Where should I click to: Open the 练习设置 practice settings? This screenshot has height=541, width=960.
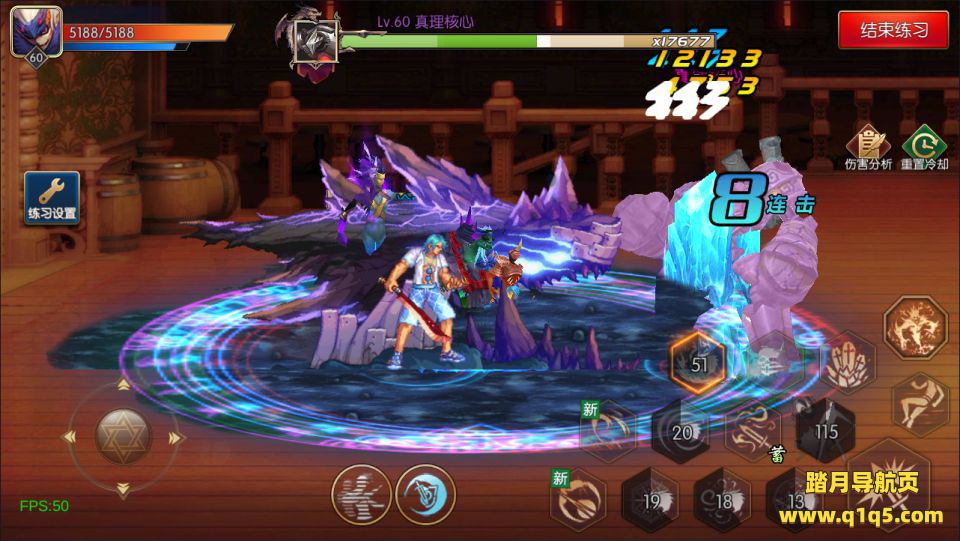[x=52, y=198]
